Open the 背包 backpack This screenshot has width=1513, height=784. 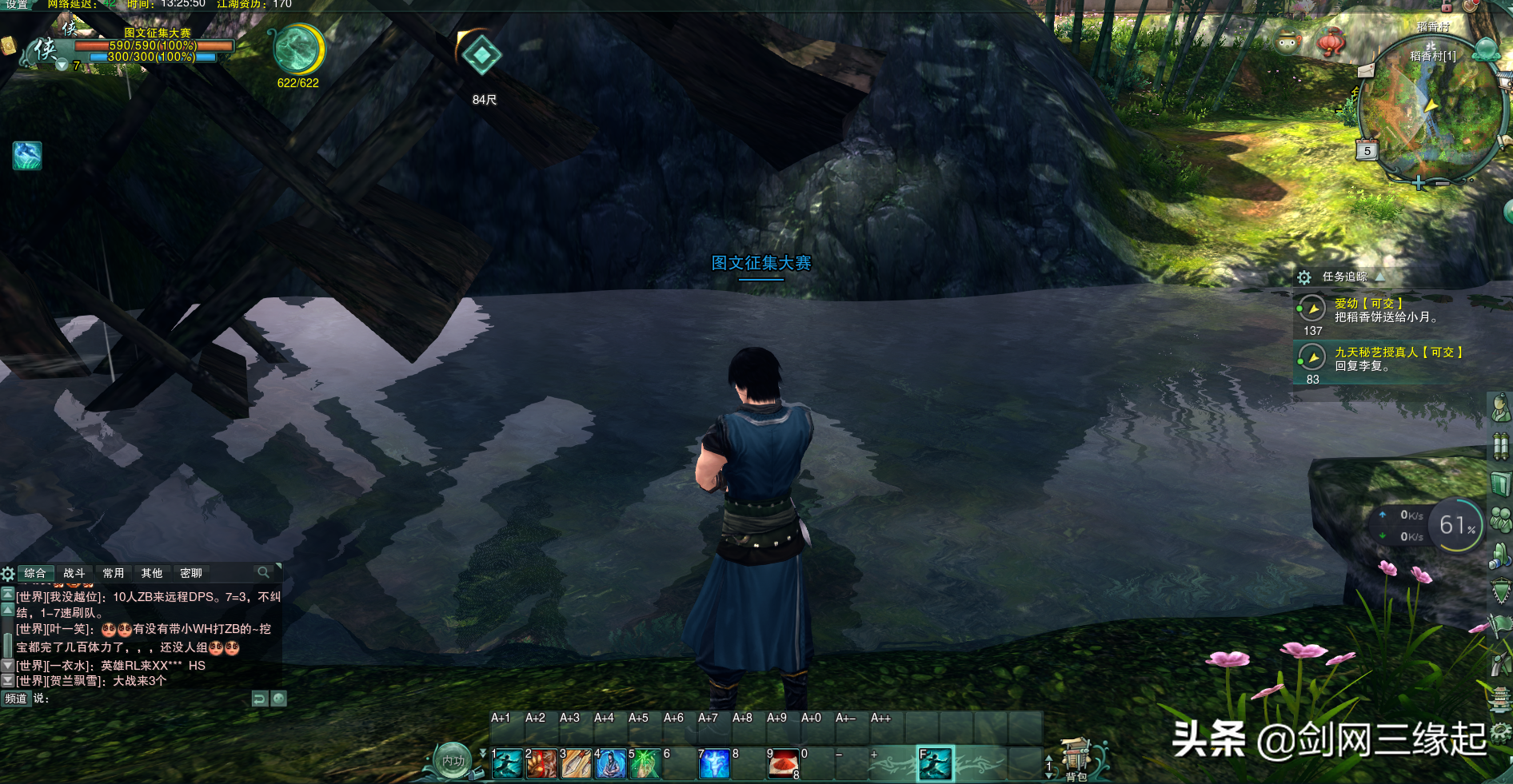click(1076, 759)
